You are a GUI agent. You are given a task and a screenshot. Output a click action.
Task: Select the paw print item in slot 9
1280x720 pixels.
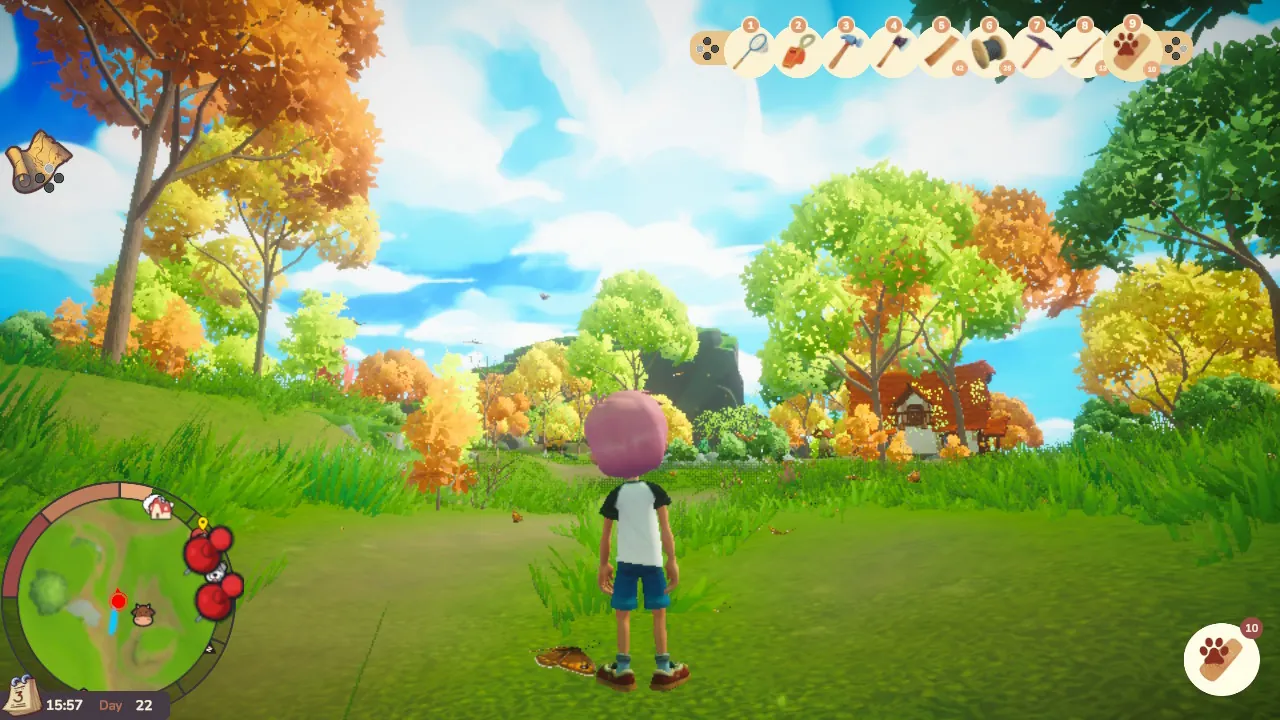(x=1132, y=50)
